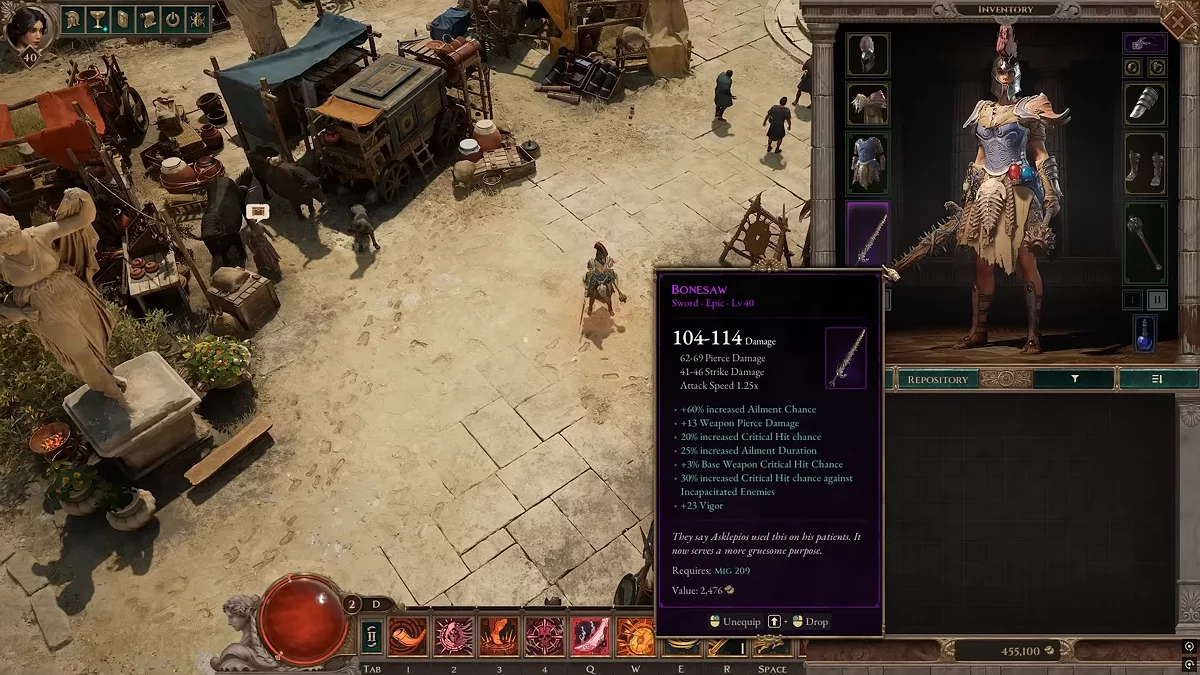
Task: Activate the horn ability on hotbar
Action: [408, 636]
